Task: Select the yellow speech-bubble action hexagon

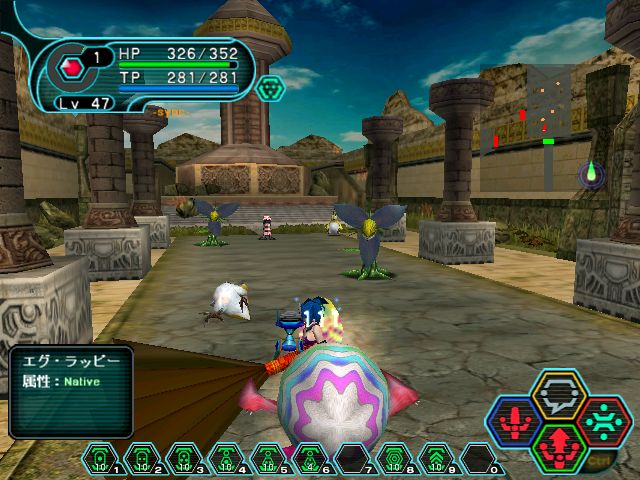Action: (559, 393)
